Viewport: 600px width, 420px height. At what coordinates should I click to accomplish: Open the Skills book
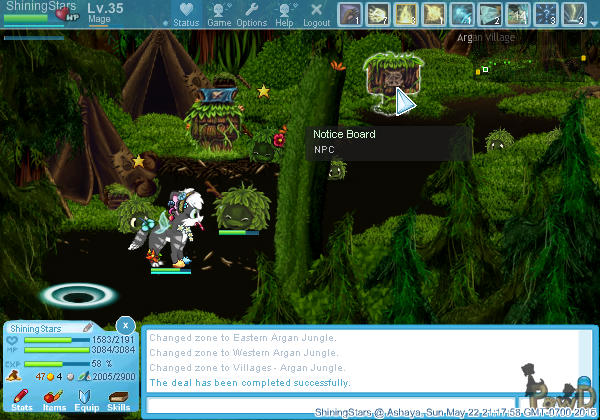[118, 400]
